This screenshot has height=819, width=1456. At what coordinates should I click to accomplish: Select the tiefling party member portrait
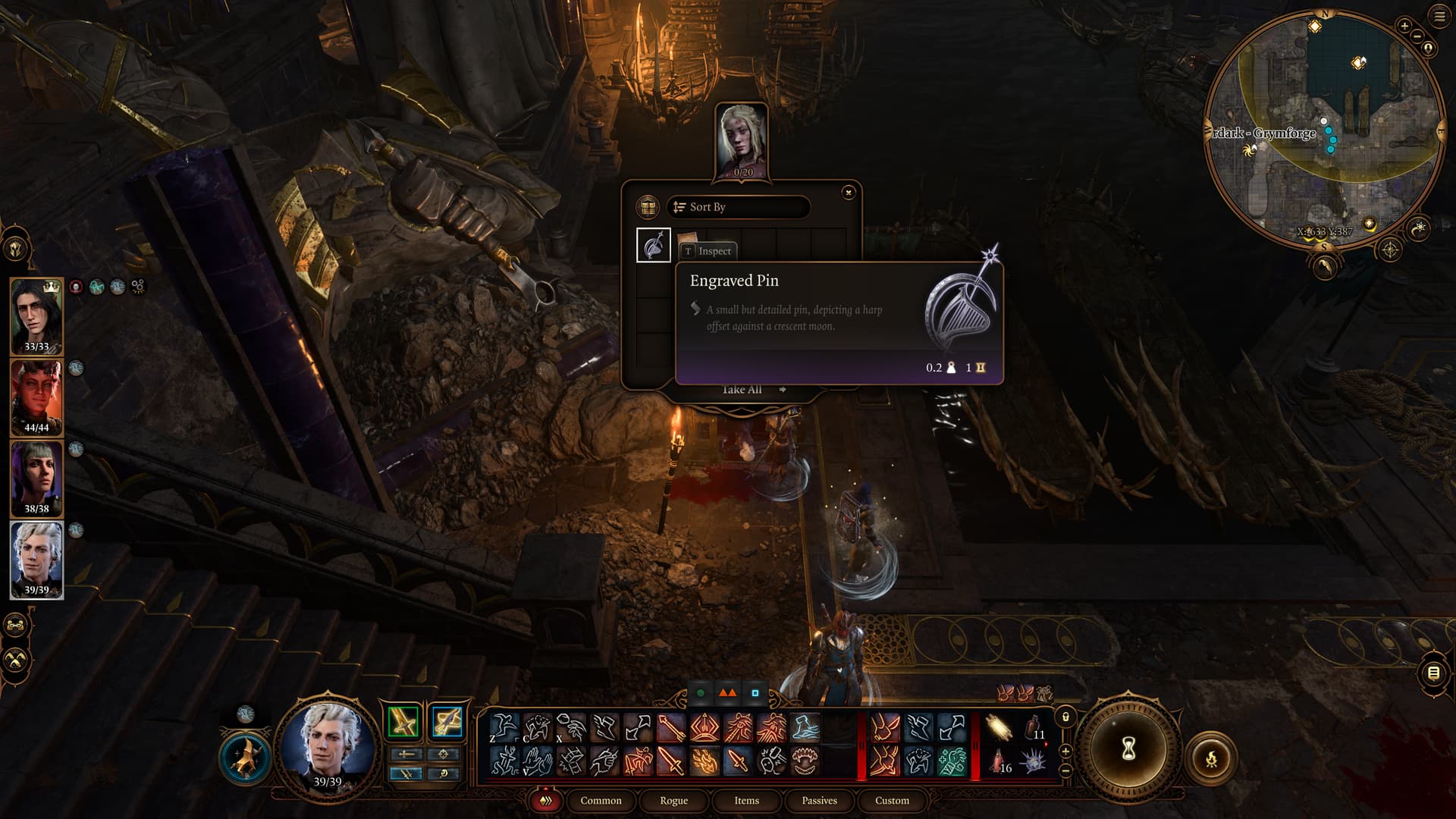(36, 397)
